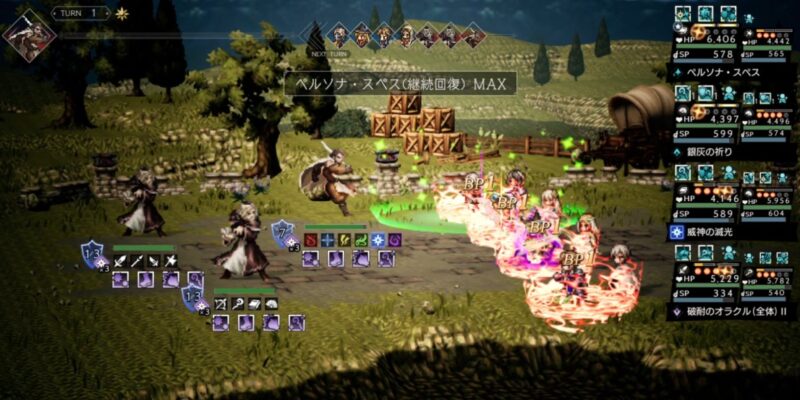Pick the party member with 4,146 HP
800x400 pixels.
click(706, 198)
